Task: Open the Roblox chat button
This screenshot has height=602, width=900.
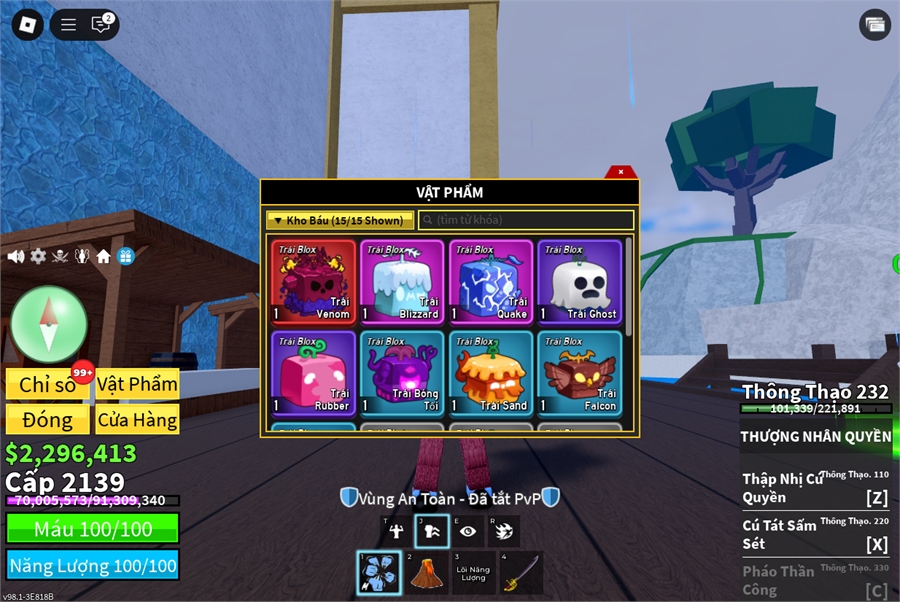Action: tap(100, 25)
